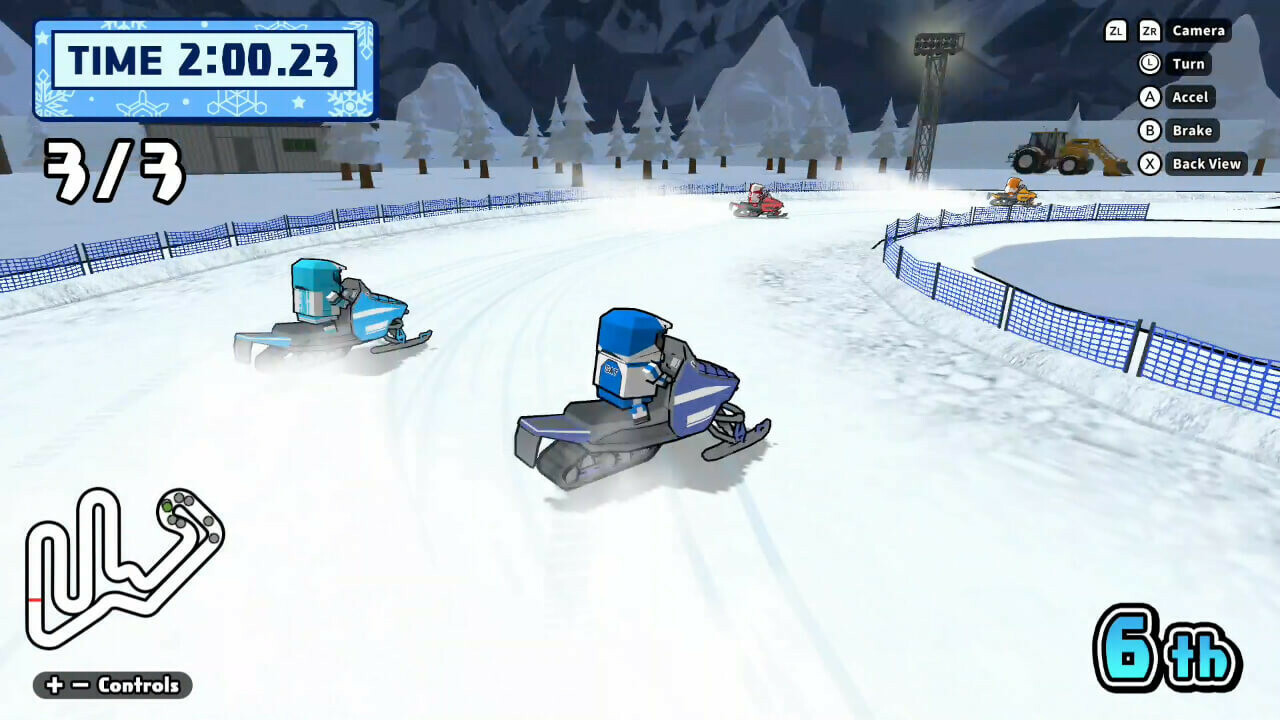This screenshot has height=720, width=1280.
Task: Toggle the Brake control entry
Action: pyautogui.click(x=1191, y=130)
